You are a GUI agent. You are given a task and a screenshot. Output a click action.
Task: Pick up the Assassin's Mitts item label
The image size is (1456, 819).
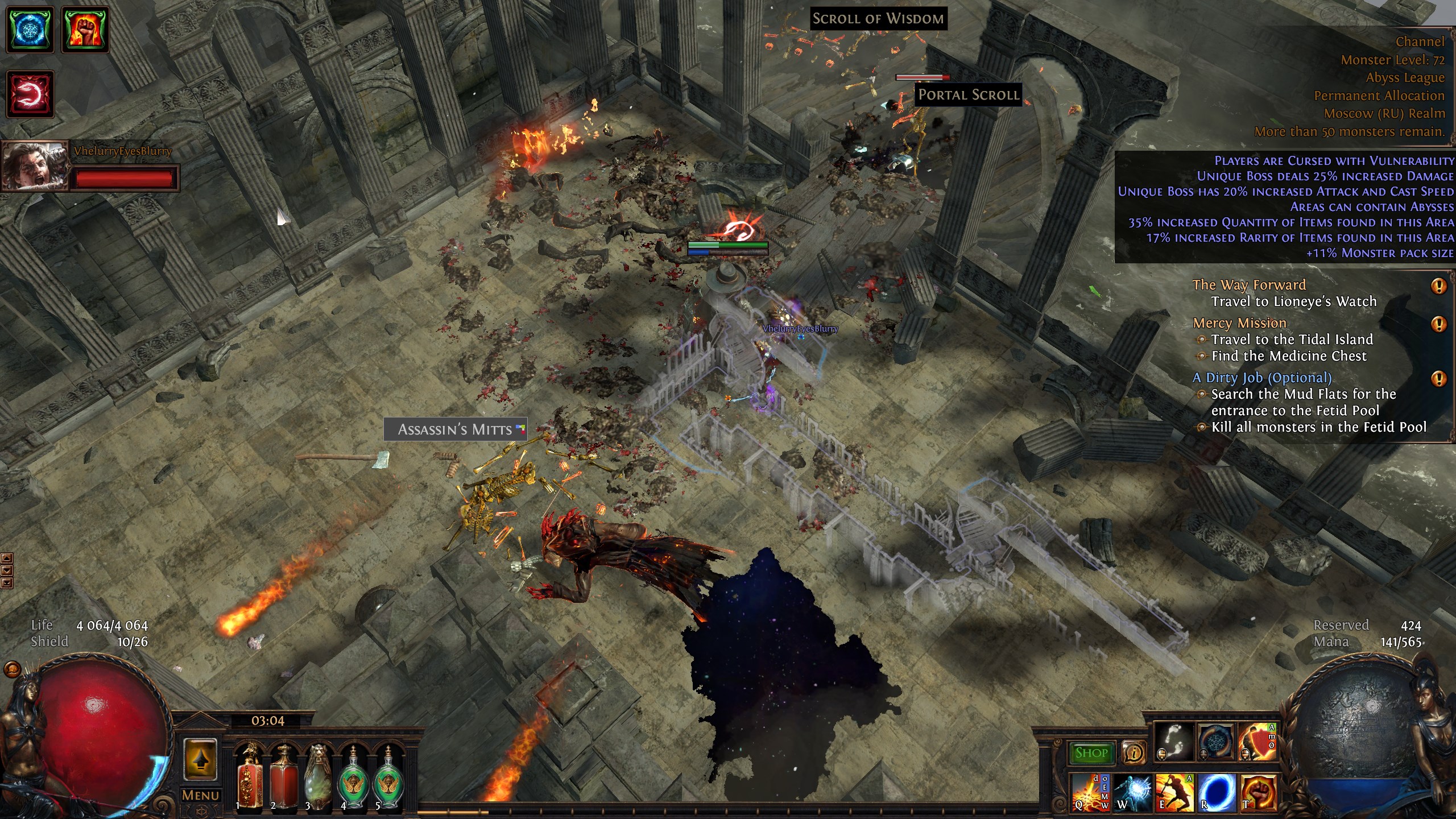point(455,429)
